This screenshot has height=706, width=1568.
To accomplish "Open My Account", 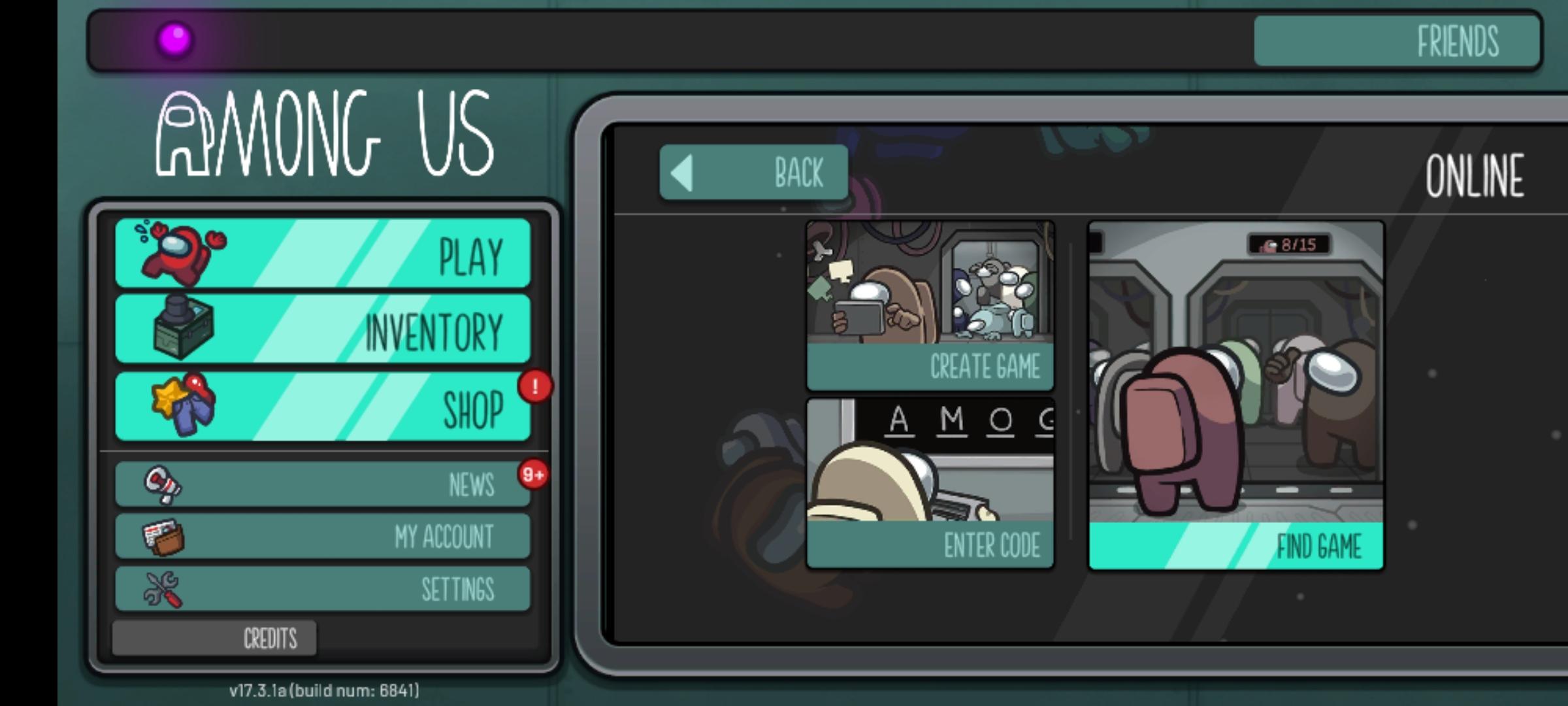I will tap(323, 536).
